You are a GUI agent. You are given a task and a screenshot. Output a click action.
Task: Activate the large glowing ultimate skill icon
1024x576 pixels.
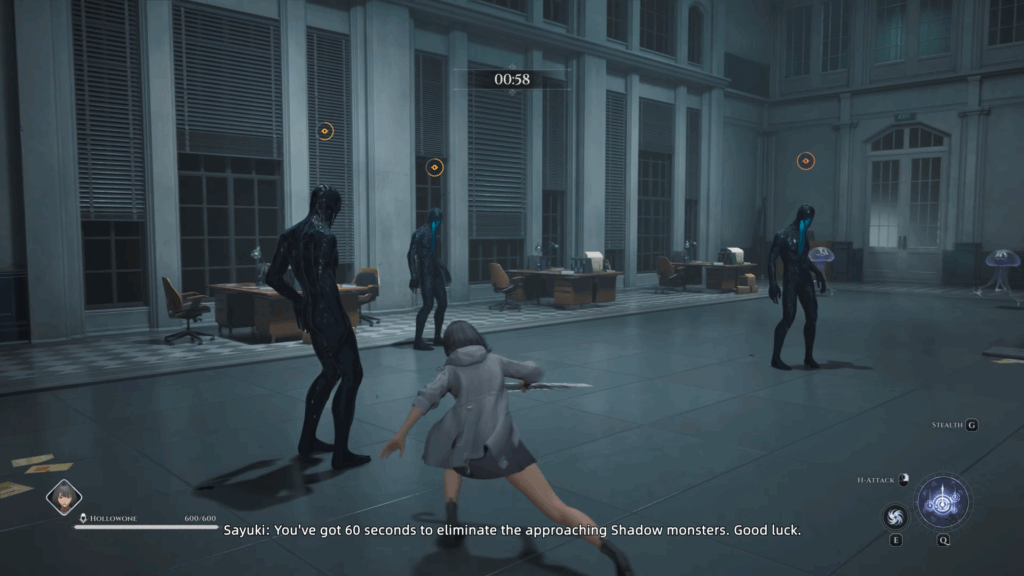tap(942, 501)
